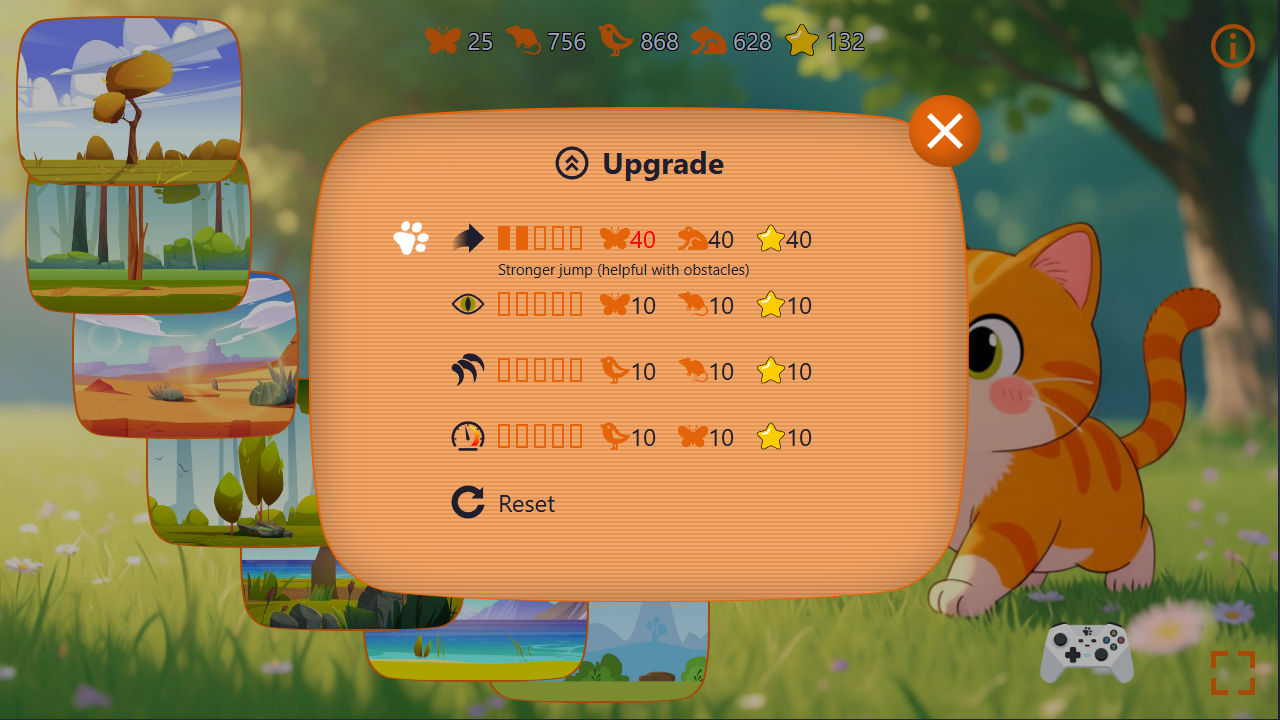Select the eye vision upgrade icon
This screenshot has height=720, width=1280.
pyautogui.click(x=466, y=304)
